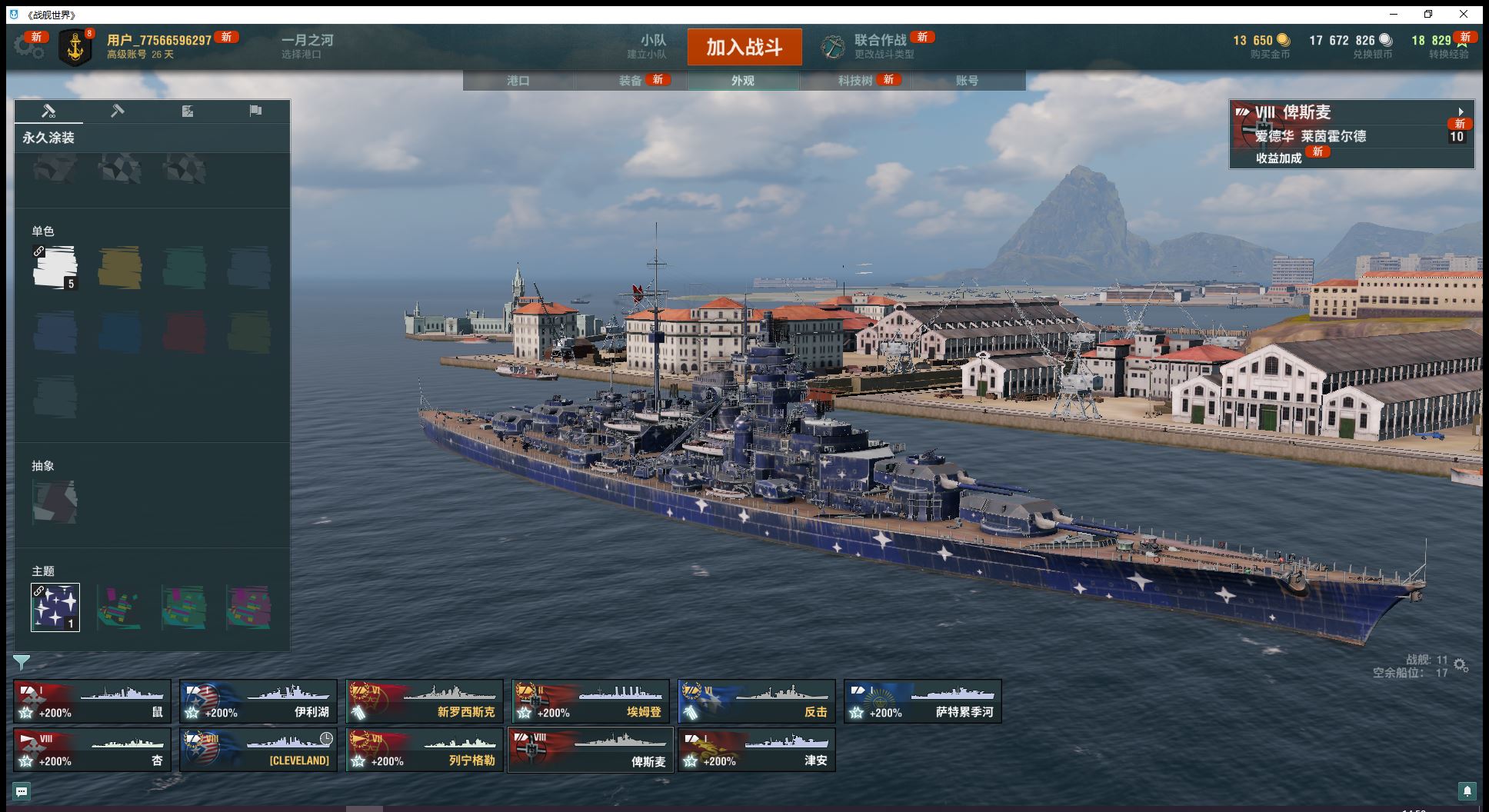Open the 港口 port tab
The width and height of the screenshot is (1489, 812).
coord(518,81)
